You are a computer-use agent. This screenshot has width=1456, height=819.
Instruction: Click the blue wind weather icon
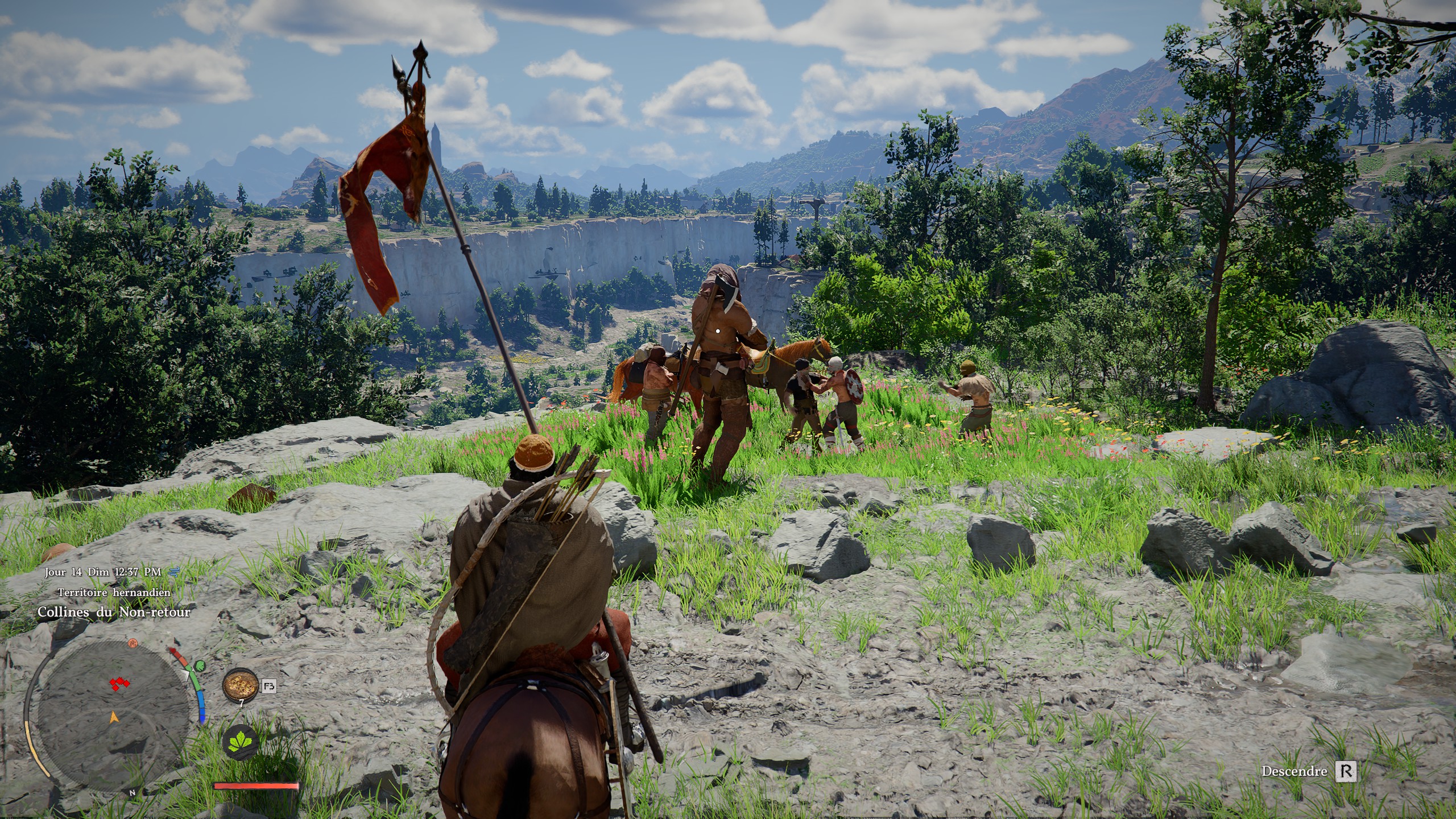pyautogui.click(x=173, y=572)
